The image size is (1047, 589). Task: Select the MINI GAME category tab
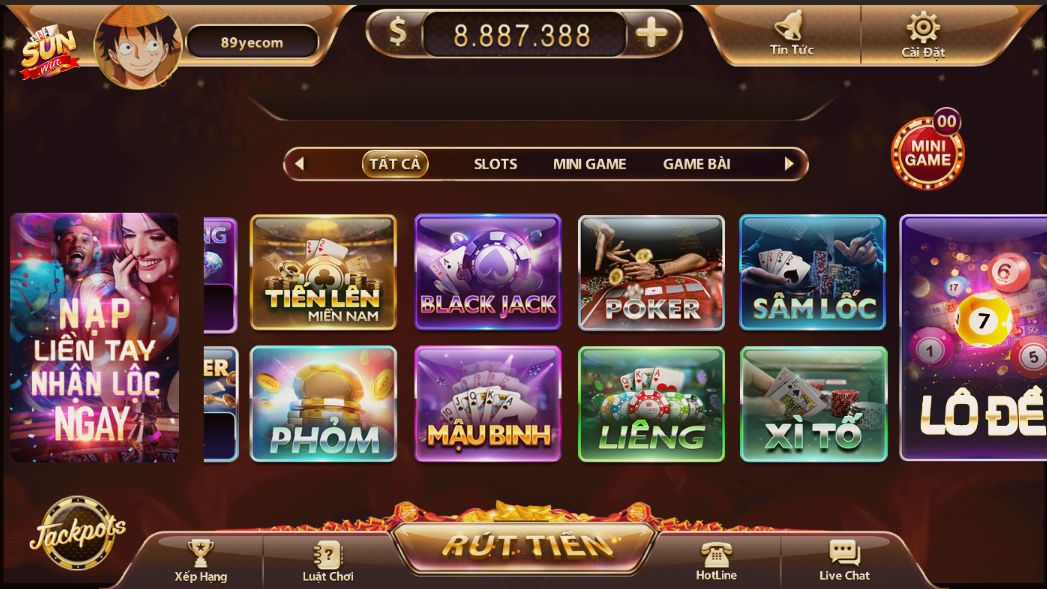pyautogui.click(x=589, y=164)
